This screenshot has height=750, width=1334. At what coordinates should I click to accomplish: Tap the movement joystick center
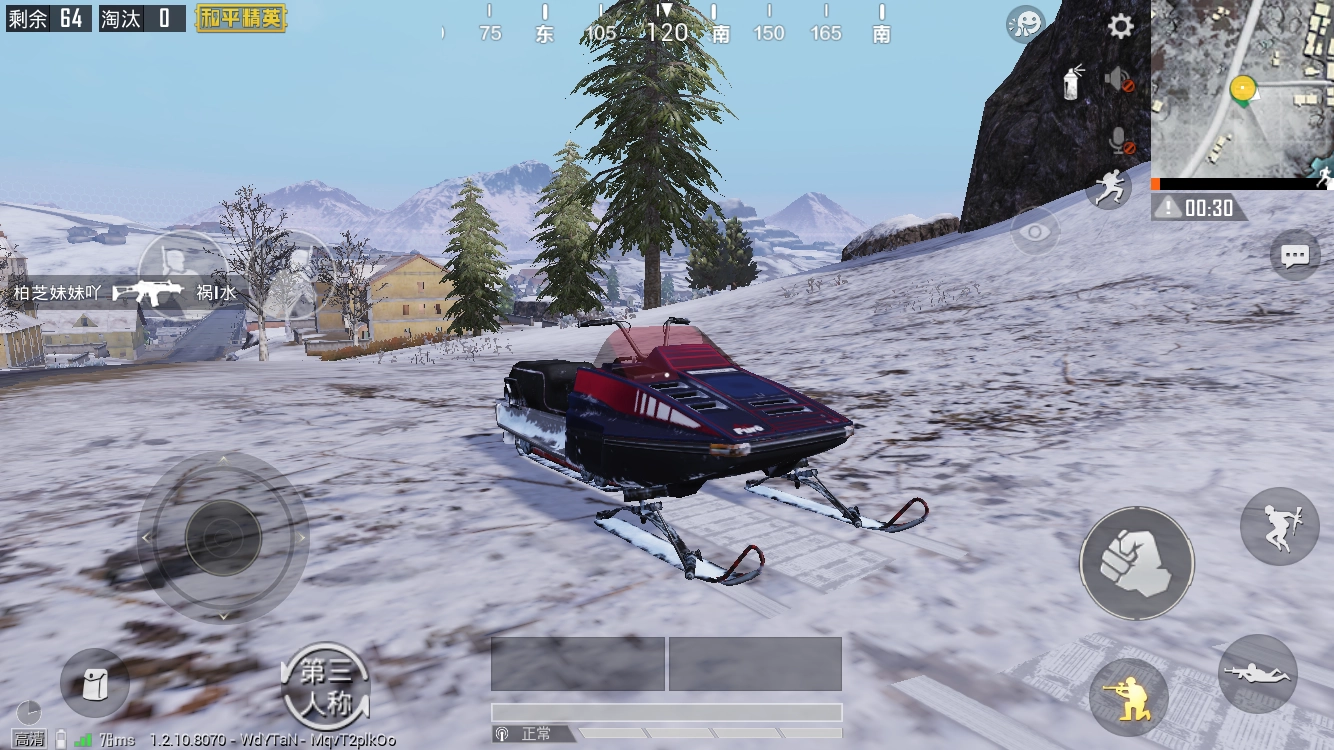(223, 538)
